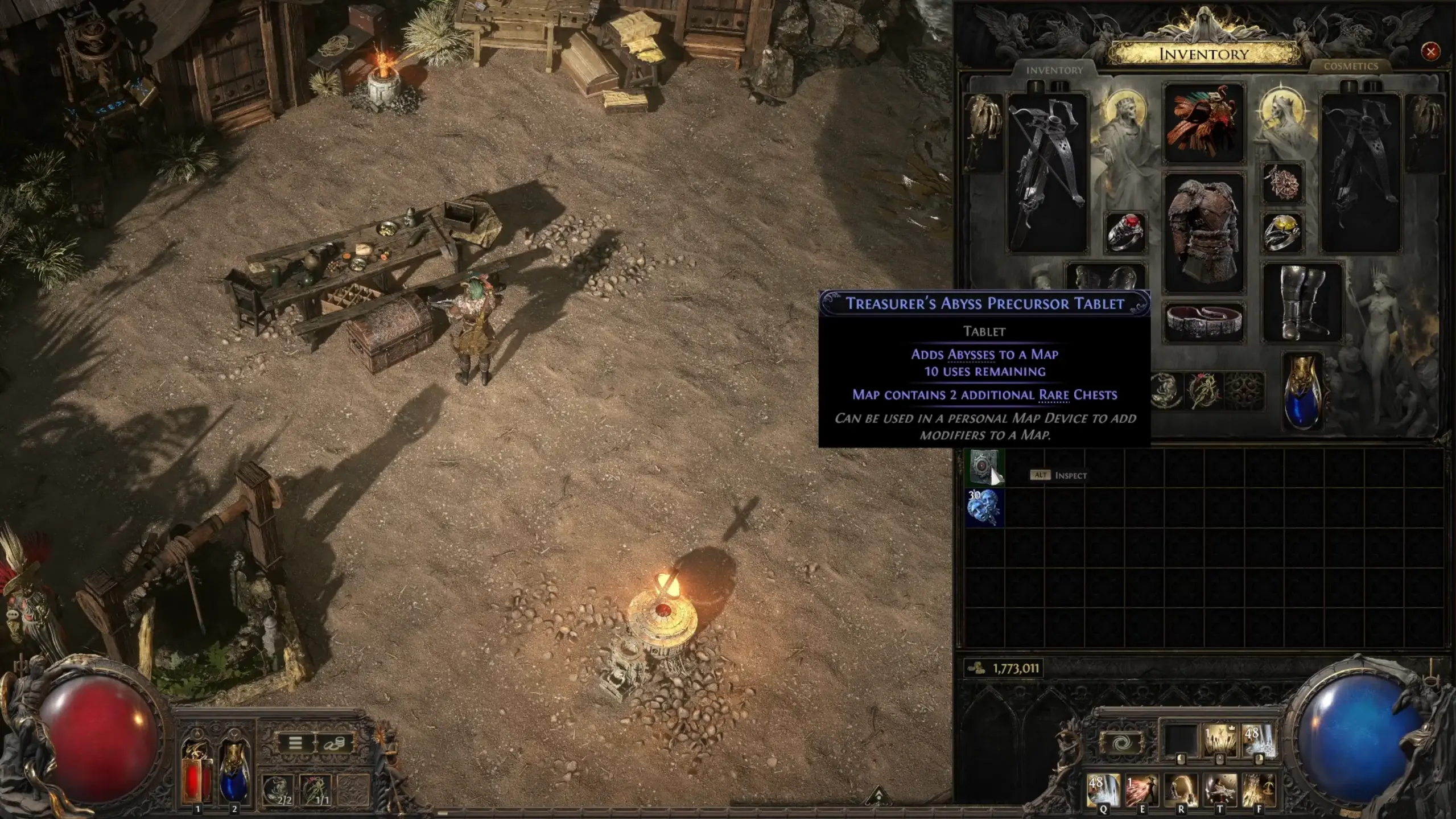Select the blue mana flask in inventory
The height and width of the screenshot is (819, 1456).
(x=1302, y=392)
